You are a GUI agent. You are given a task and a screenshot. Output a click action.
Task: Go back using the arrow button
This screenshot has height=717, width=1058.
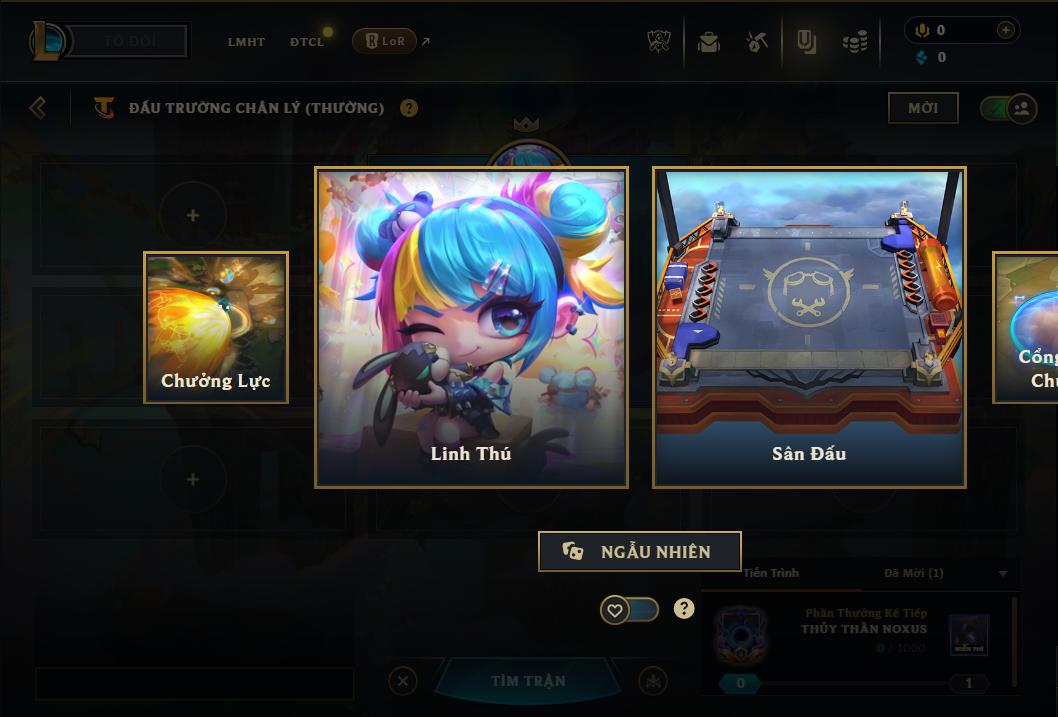(38, 108)
